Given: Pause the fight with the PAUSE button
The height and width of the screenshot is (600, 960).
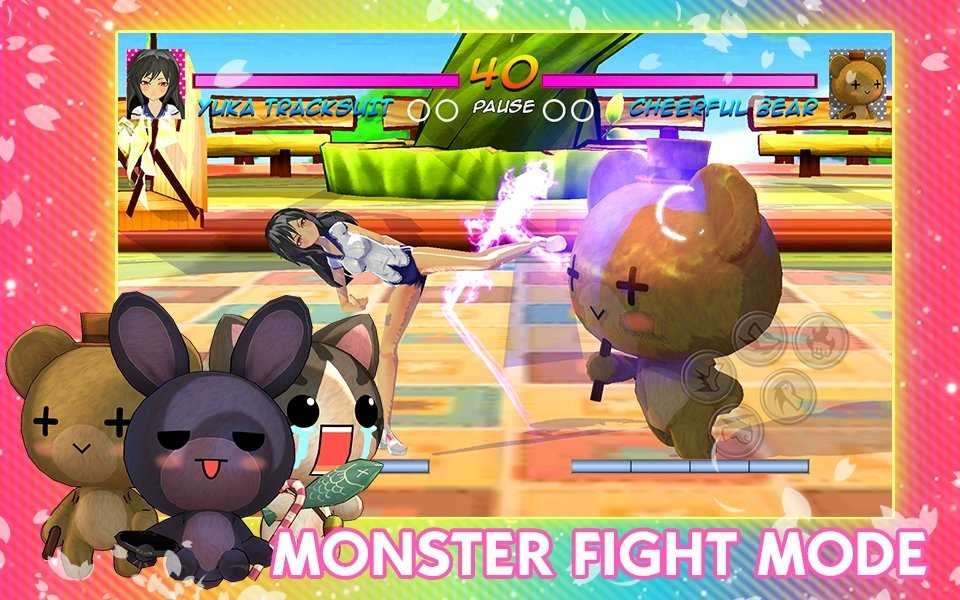Looking at the screenshot, I should [504, 106].
